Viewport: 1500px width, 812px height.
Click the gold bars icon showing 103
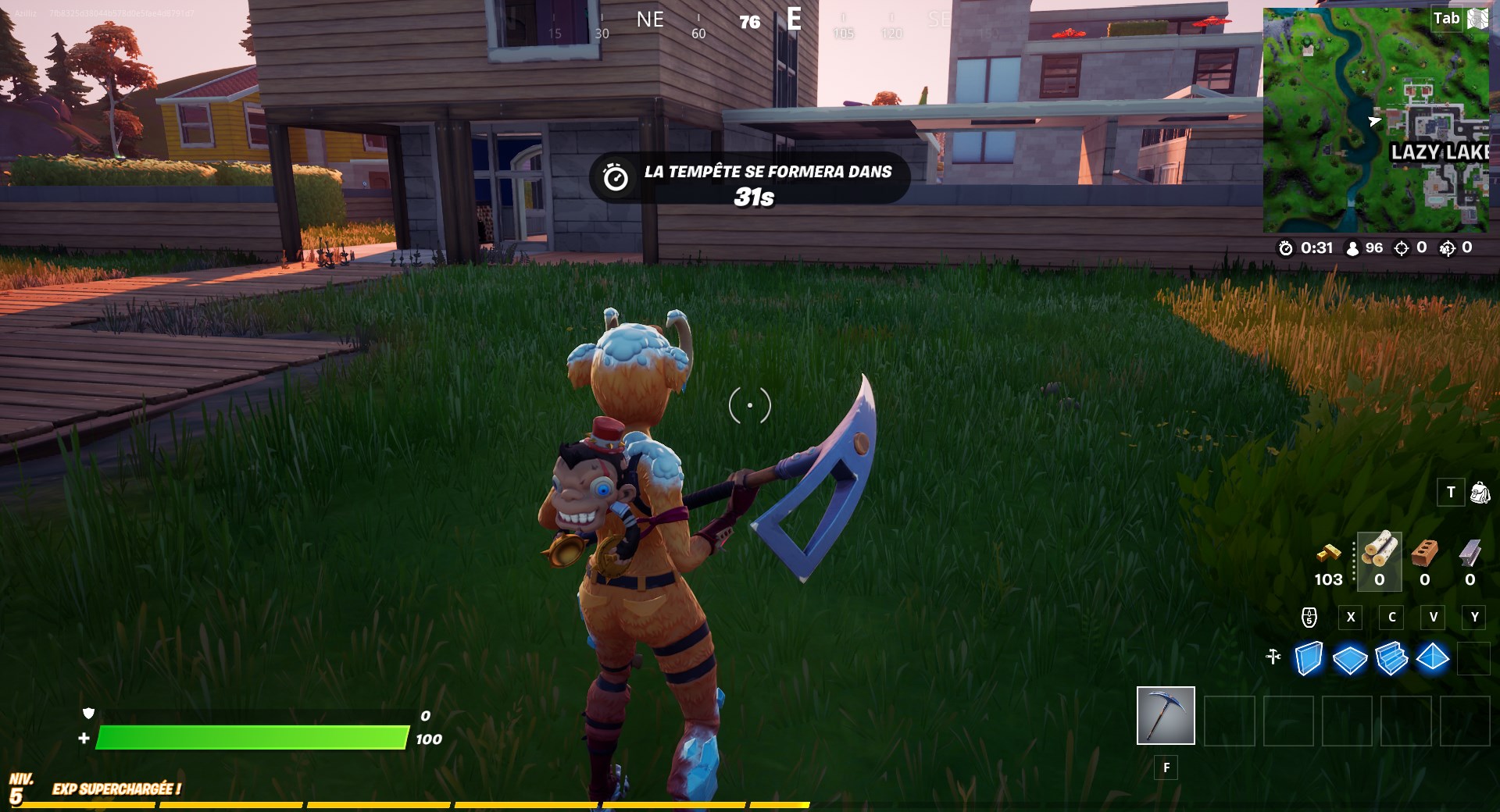click(x=1328, y=554)
